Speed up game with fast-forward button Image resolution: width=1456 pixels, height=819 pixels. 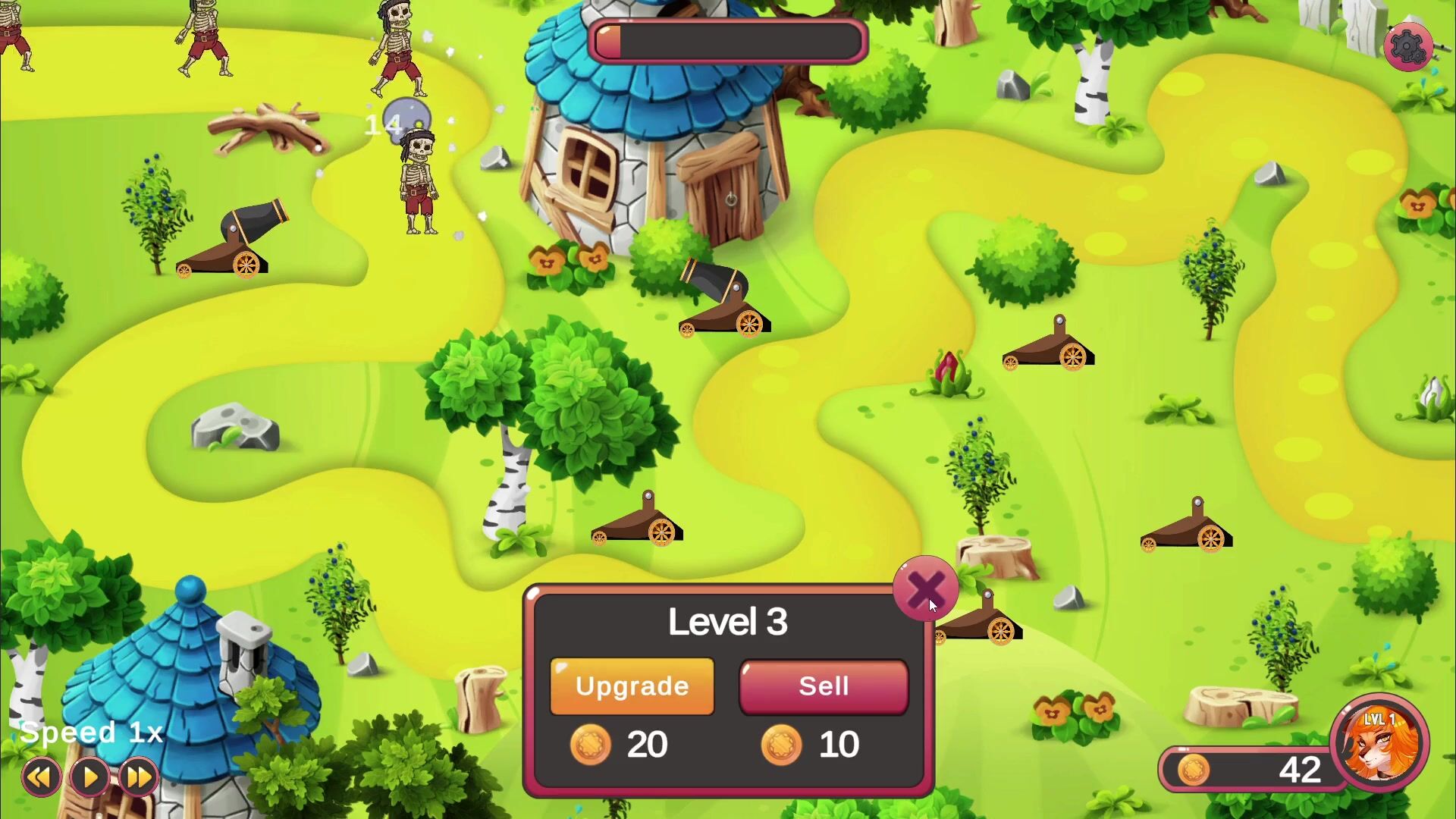click(x=139, y=777)
